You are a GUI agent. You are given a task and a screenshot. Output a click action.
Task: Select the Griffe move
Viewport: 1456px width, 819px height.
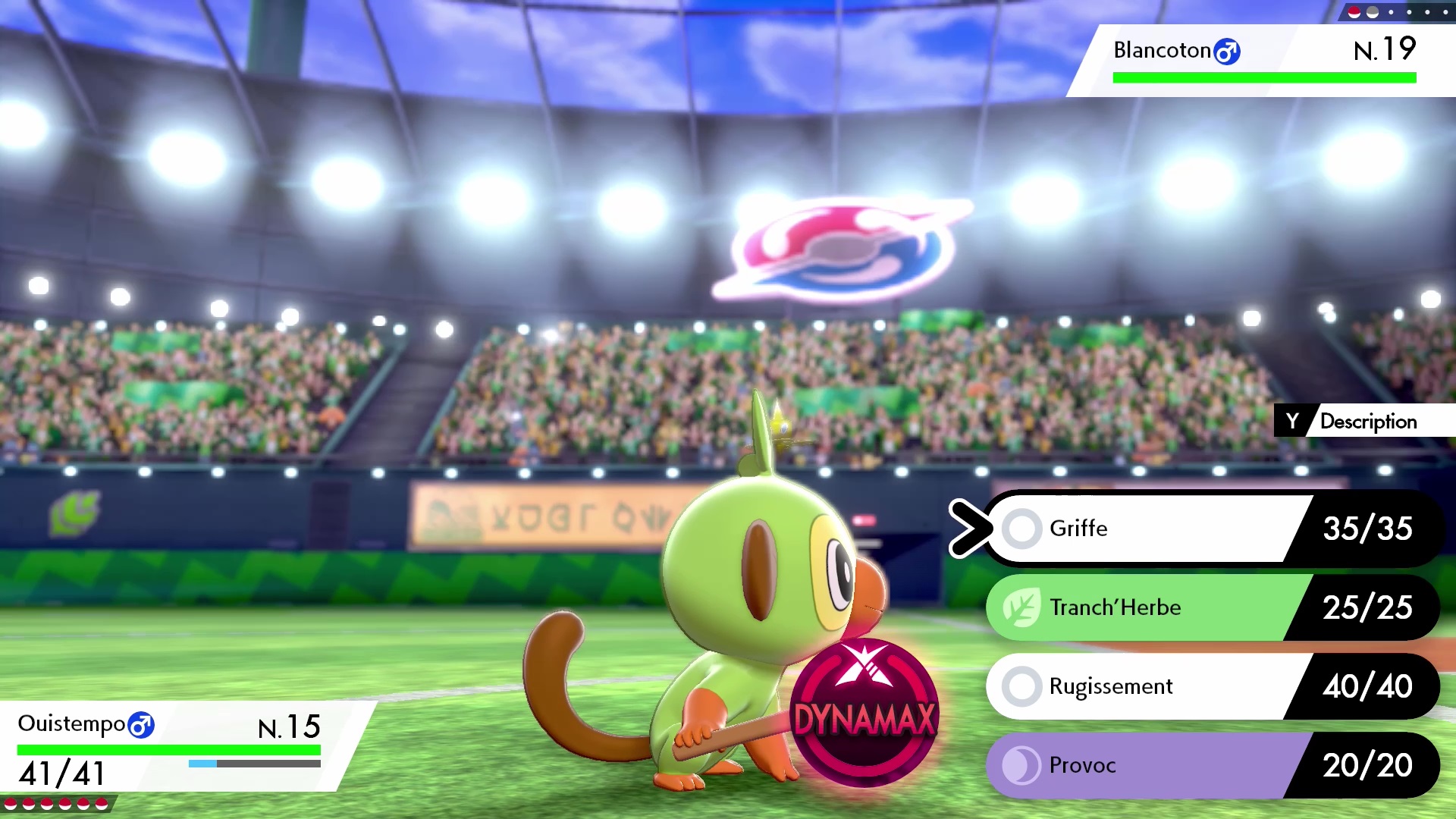pos(1153,529)
